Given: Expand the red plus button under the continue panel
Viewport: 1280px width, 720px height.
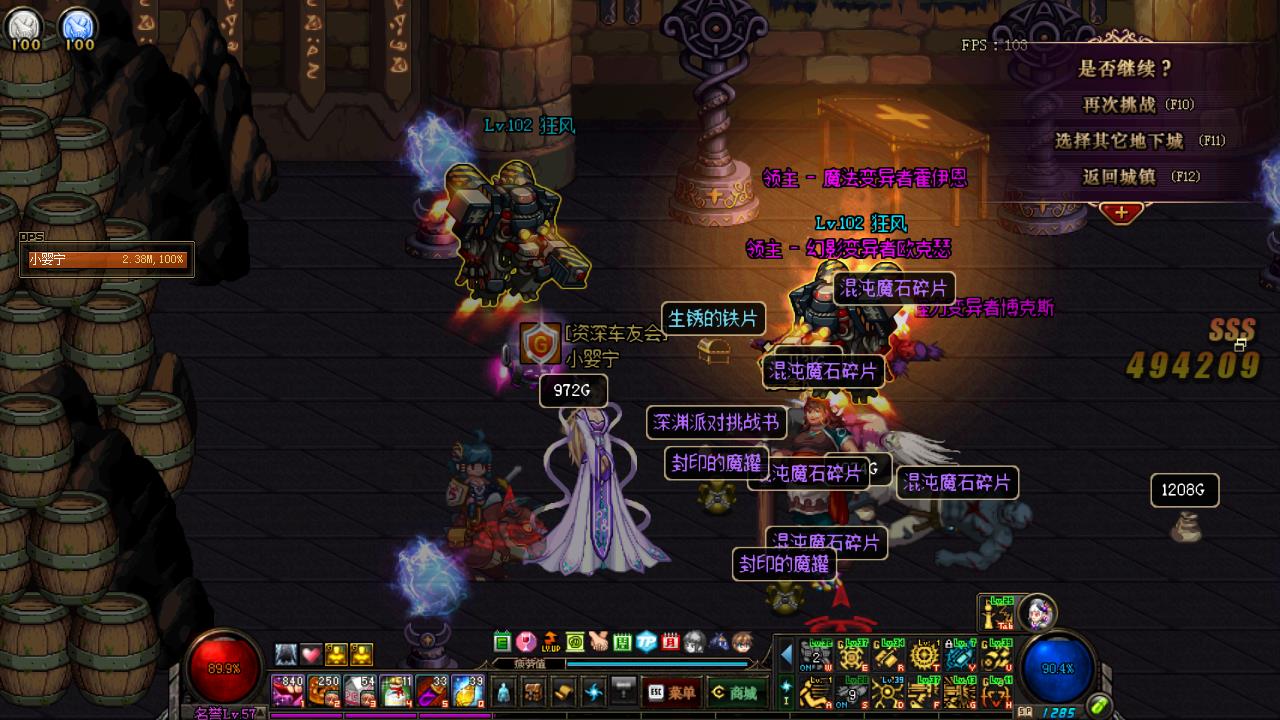Looking at the screenshot, I should (x=1121, y=212).
